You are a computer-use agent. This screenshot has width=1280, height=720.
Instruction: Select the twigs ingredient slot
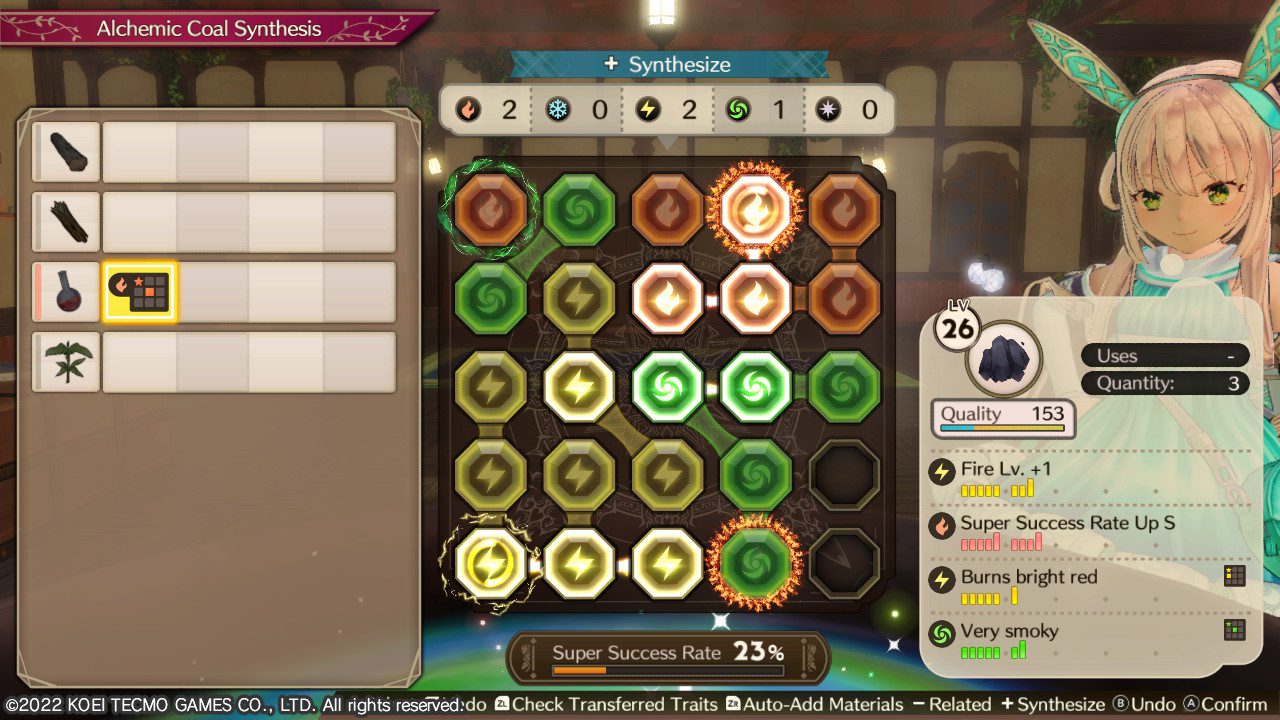pyautogui.click(x=66, y=221)
